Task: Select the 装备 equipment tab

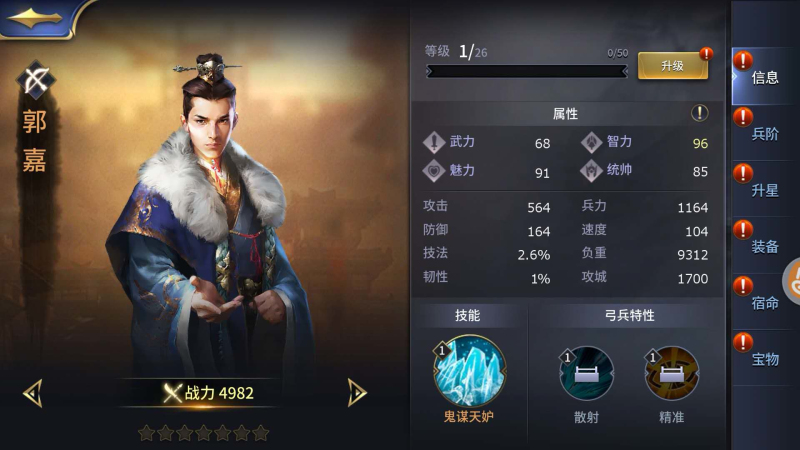Action: (x=764, y=246)
